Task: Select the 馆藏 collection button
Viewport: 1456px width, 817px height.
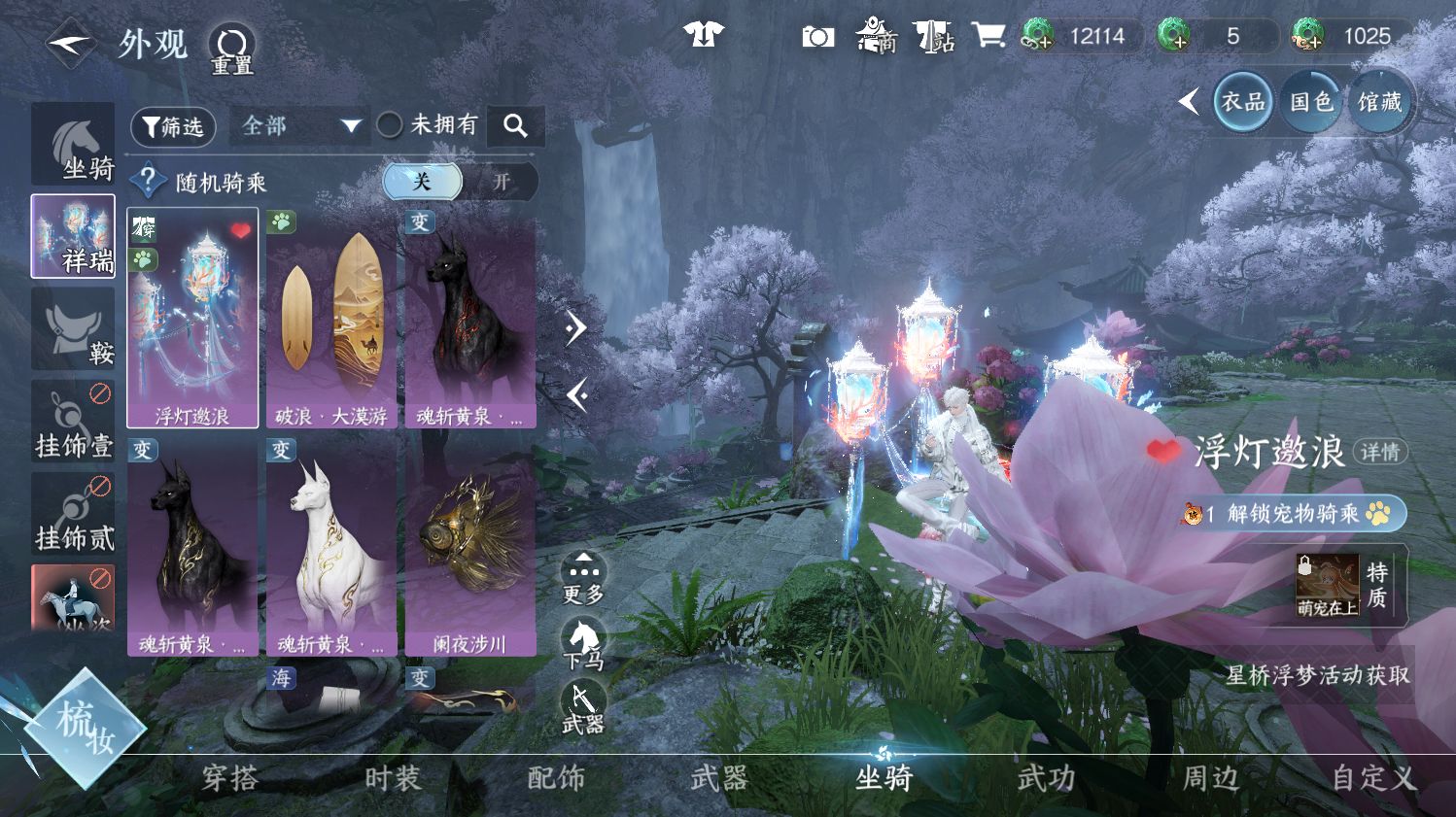Action: pyautogui.click(x=1379, y=101)
